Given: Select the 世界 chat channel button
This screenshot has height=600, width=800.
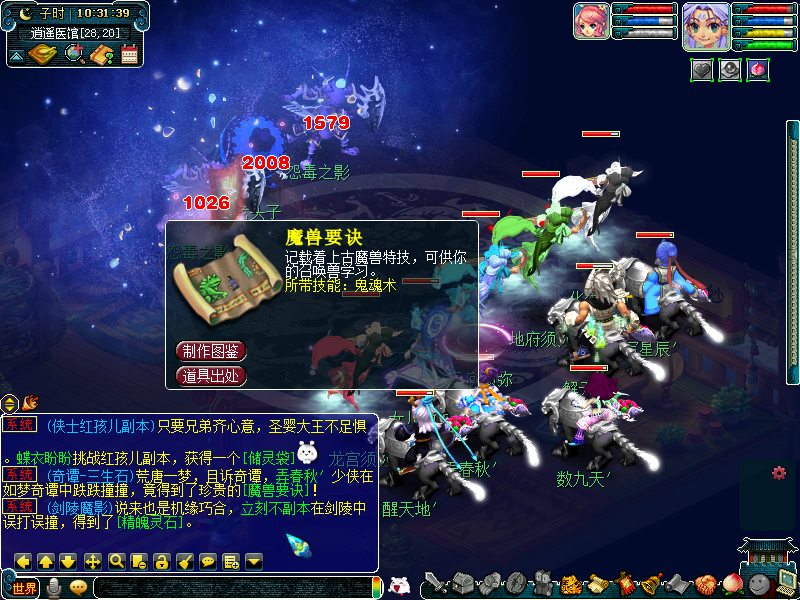Looking at the screenshot, I should tap(25, 588).
